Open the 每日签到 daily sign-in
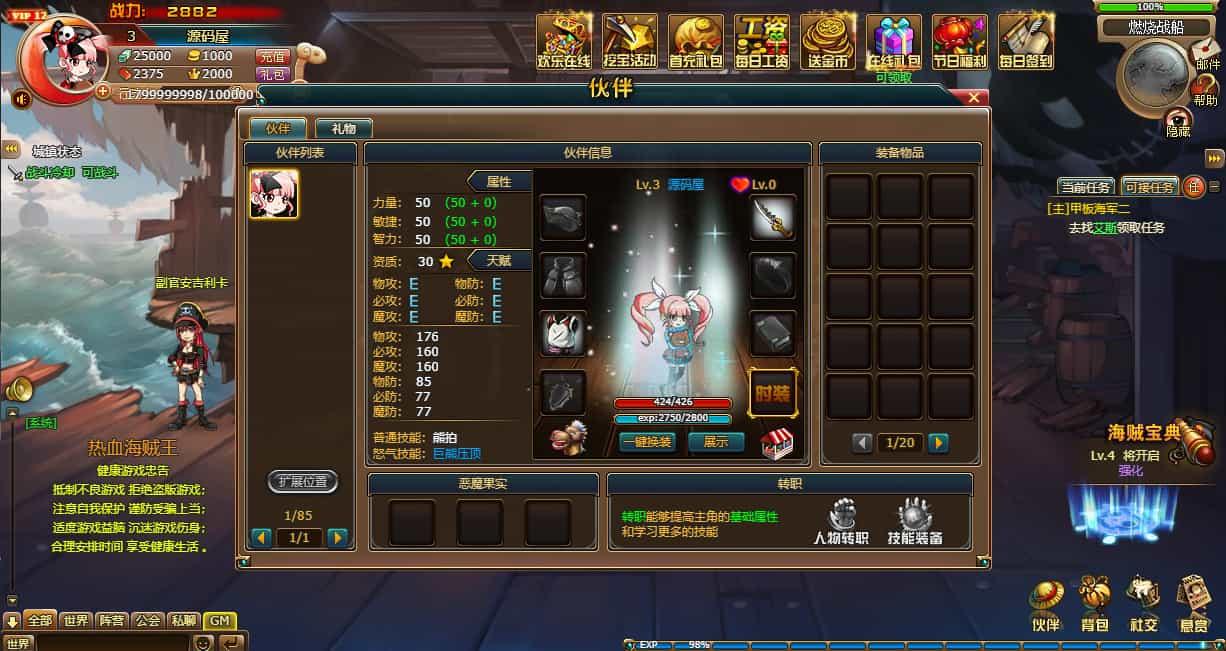Viewport: 1226px width, 651px height. pos(1025,42)
